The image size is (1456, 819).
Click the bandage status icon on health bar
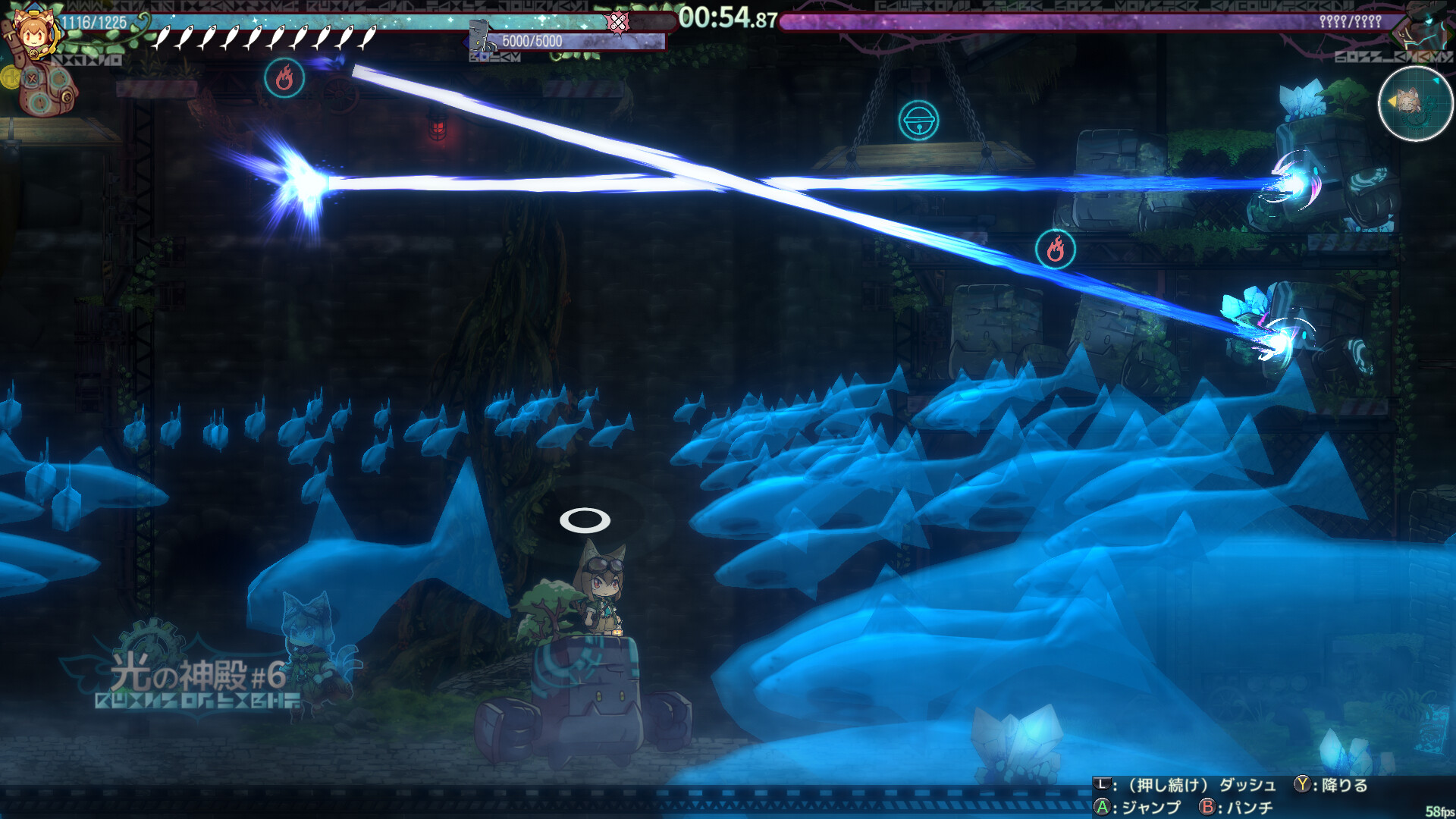click(x=618, y=22)
